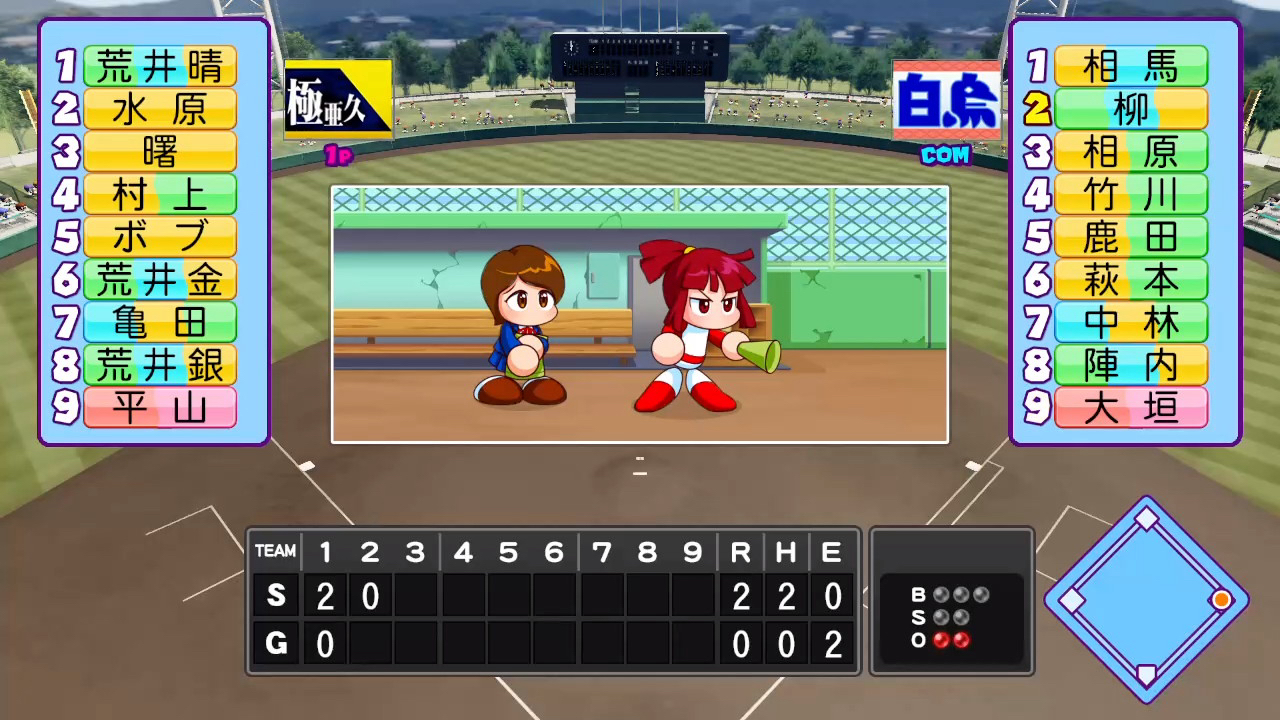The width and height of the screenshot is (1280, 720).
Task: Select the 萩本 lineup entry
Action: 1130,280
